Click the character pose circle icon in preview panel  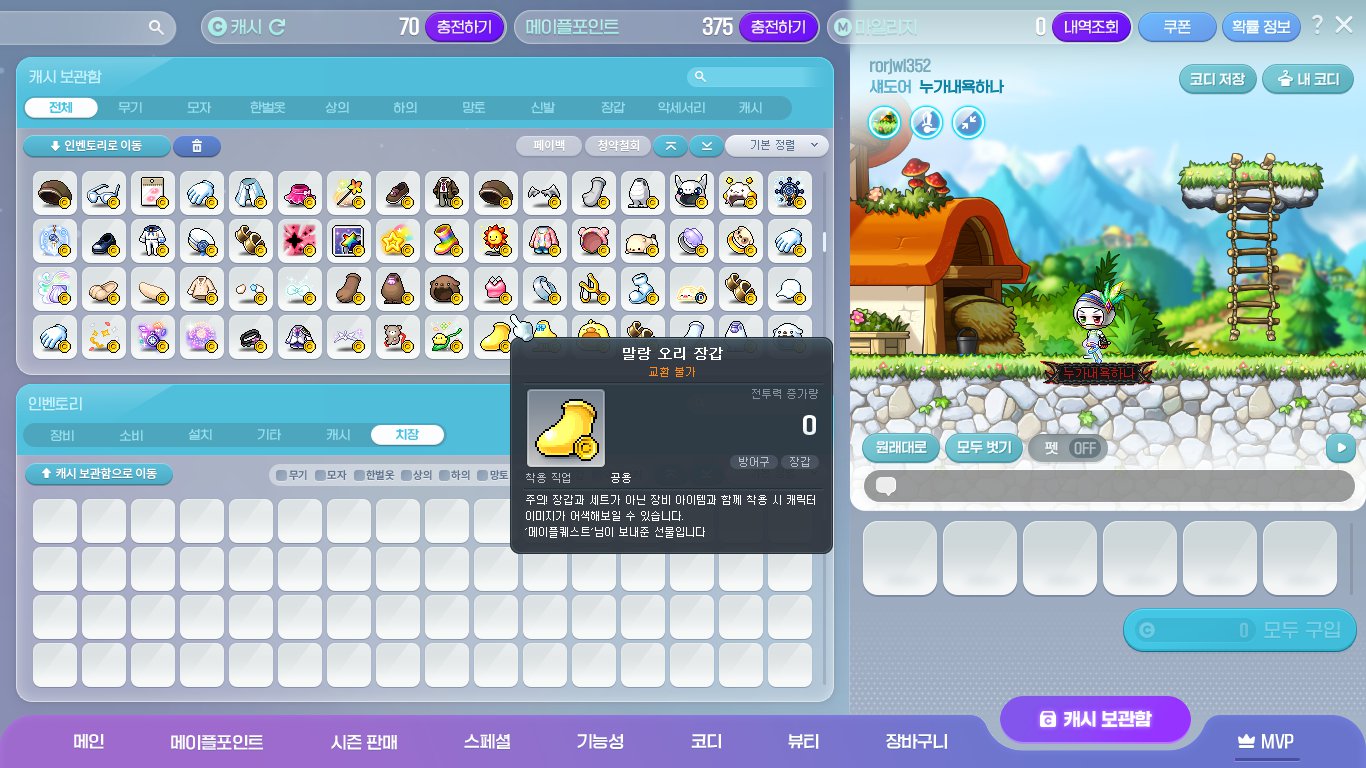tap(926, 122)
